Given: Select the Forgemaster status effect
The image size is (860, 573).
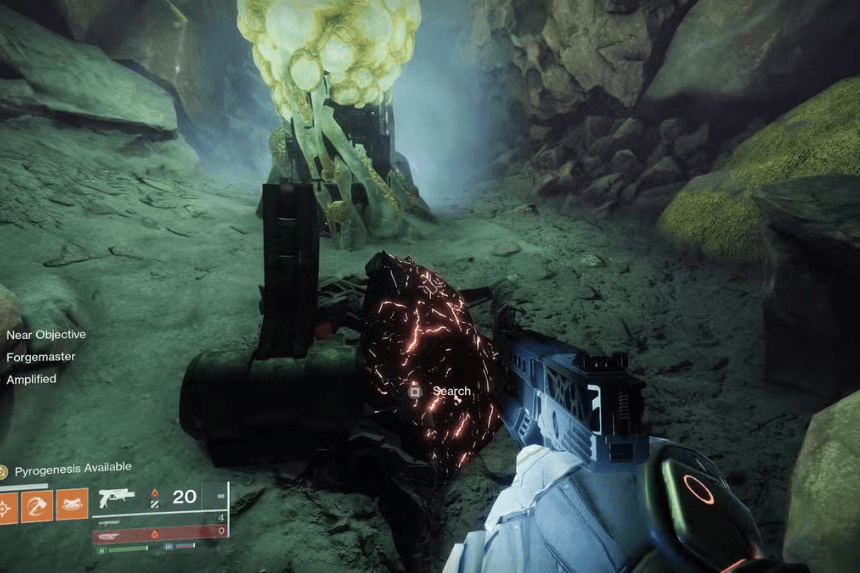Looking at the screenshot, I should [x=41, y=356].
